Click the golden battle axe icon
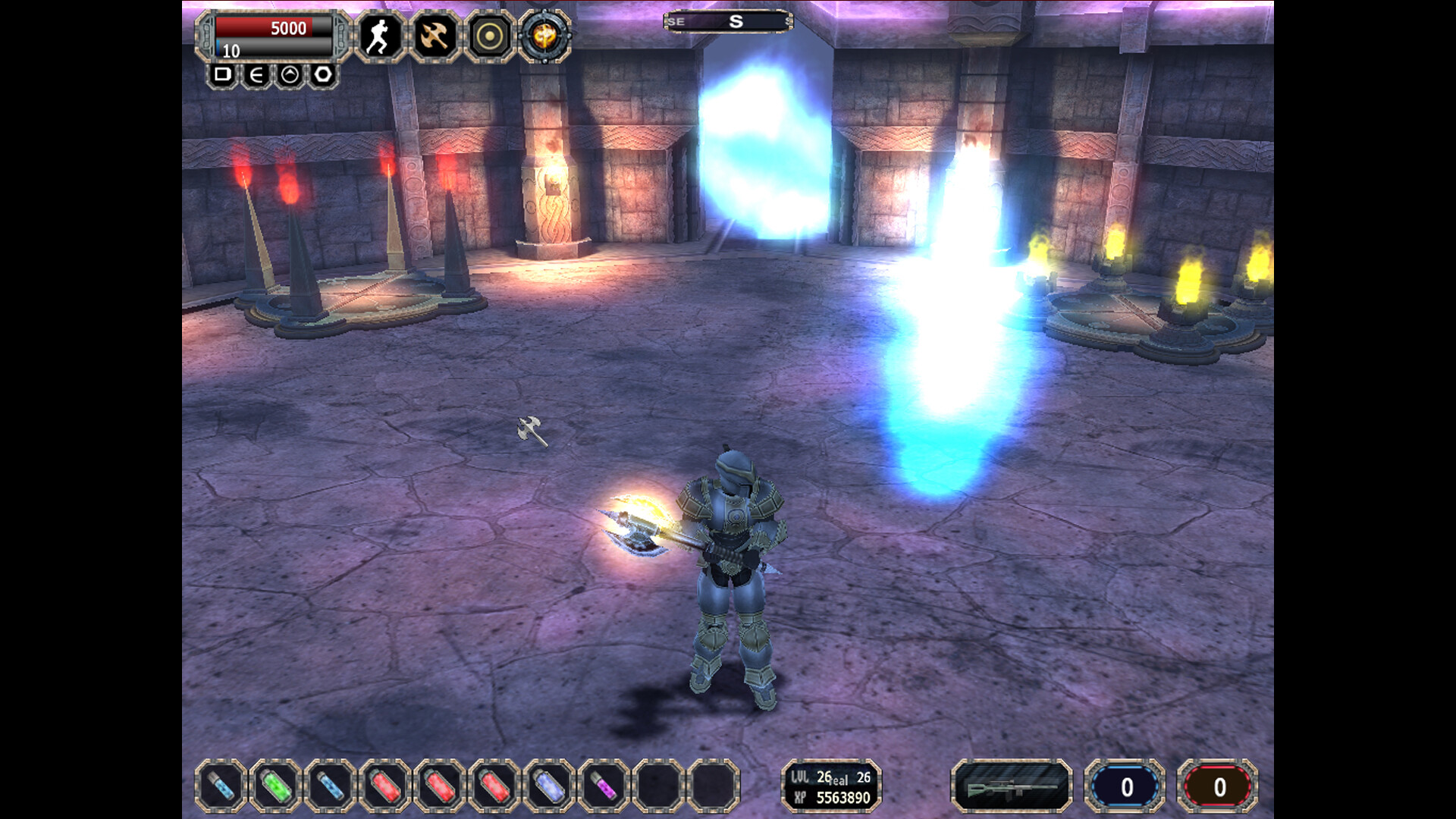This screenshot has height=819, width=1456. point(435,36)
